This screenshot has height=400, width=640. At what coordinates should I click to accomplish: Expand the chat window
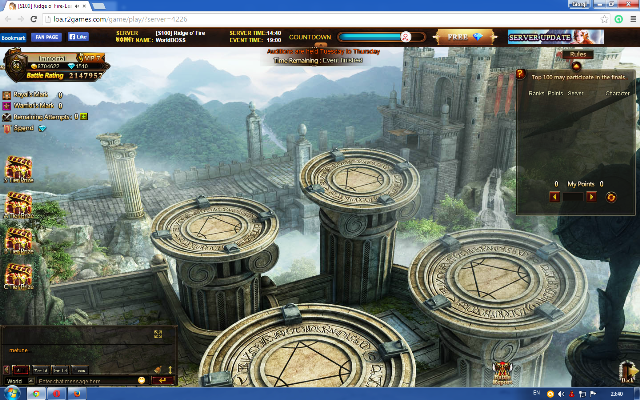(157, 334)
